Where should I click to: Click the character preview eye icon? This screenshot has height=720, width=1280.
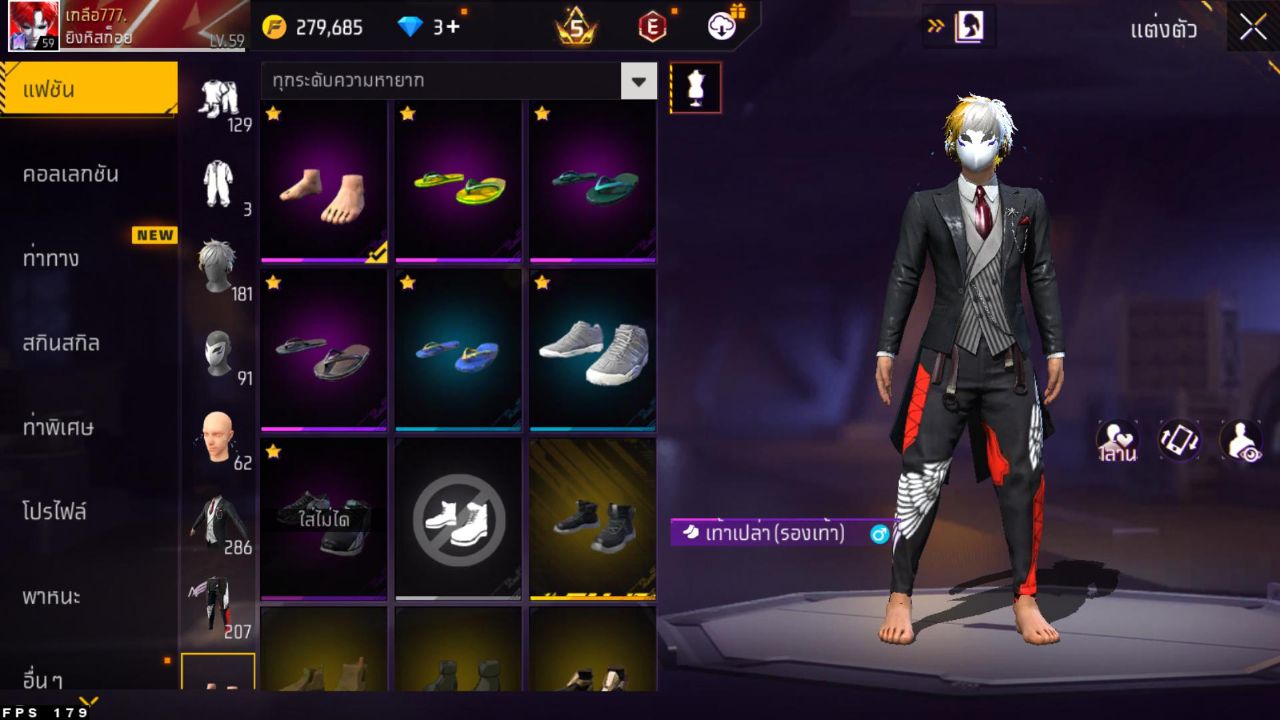click(x=1241, y=440)
